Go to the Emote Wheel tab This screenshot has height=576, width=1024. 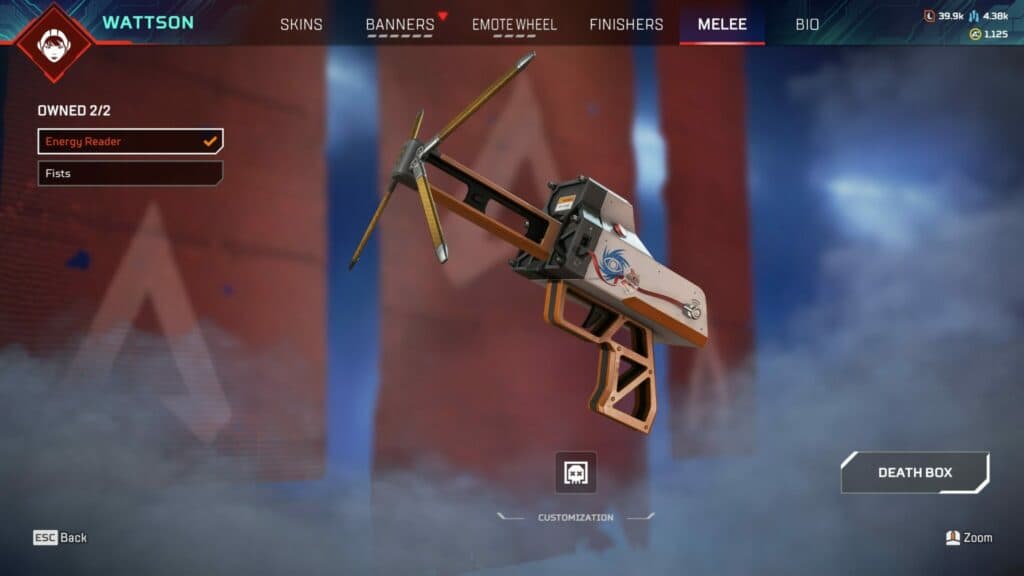[514, 24]
